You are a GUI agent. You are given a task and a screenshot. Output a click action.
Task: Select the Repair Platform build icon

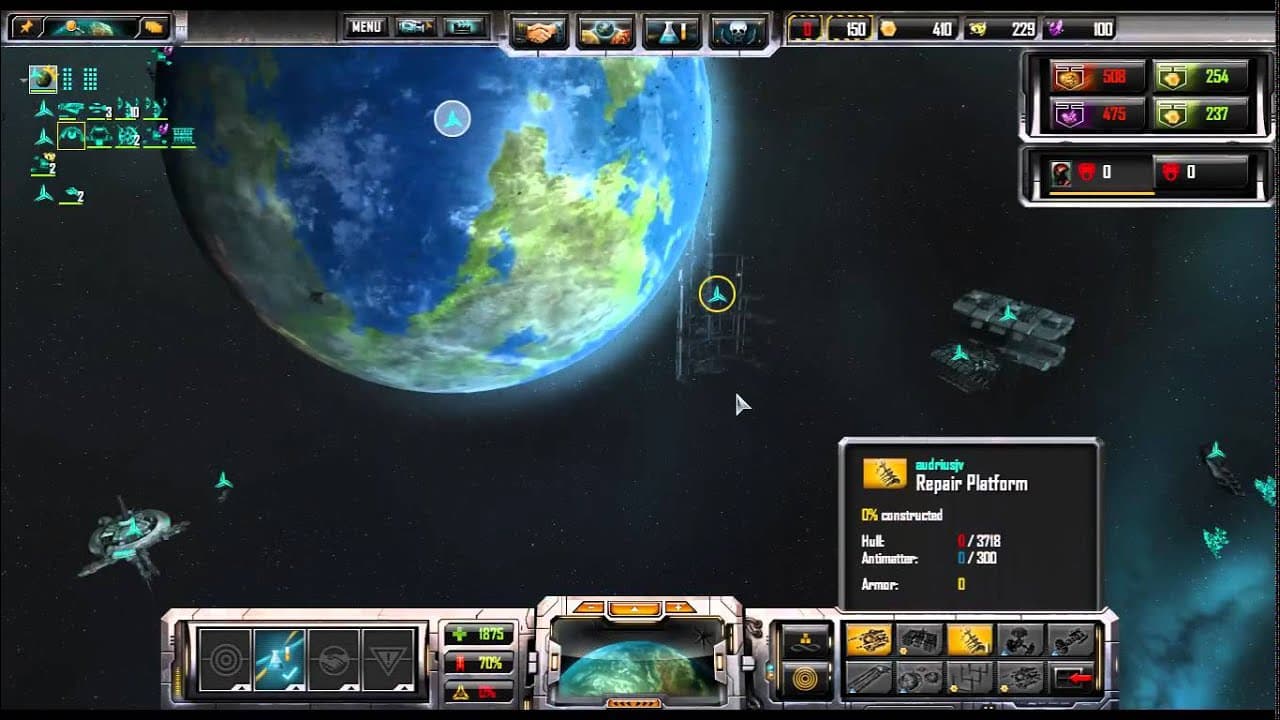click(x=968, y=639)
